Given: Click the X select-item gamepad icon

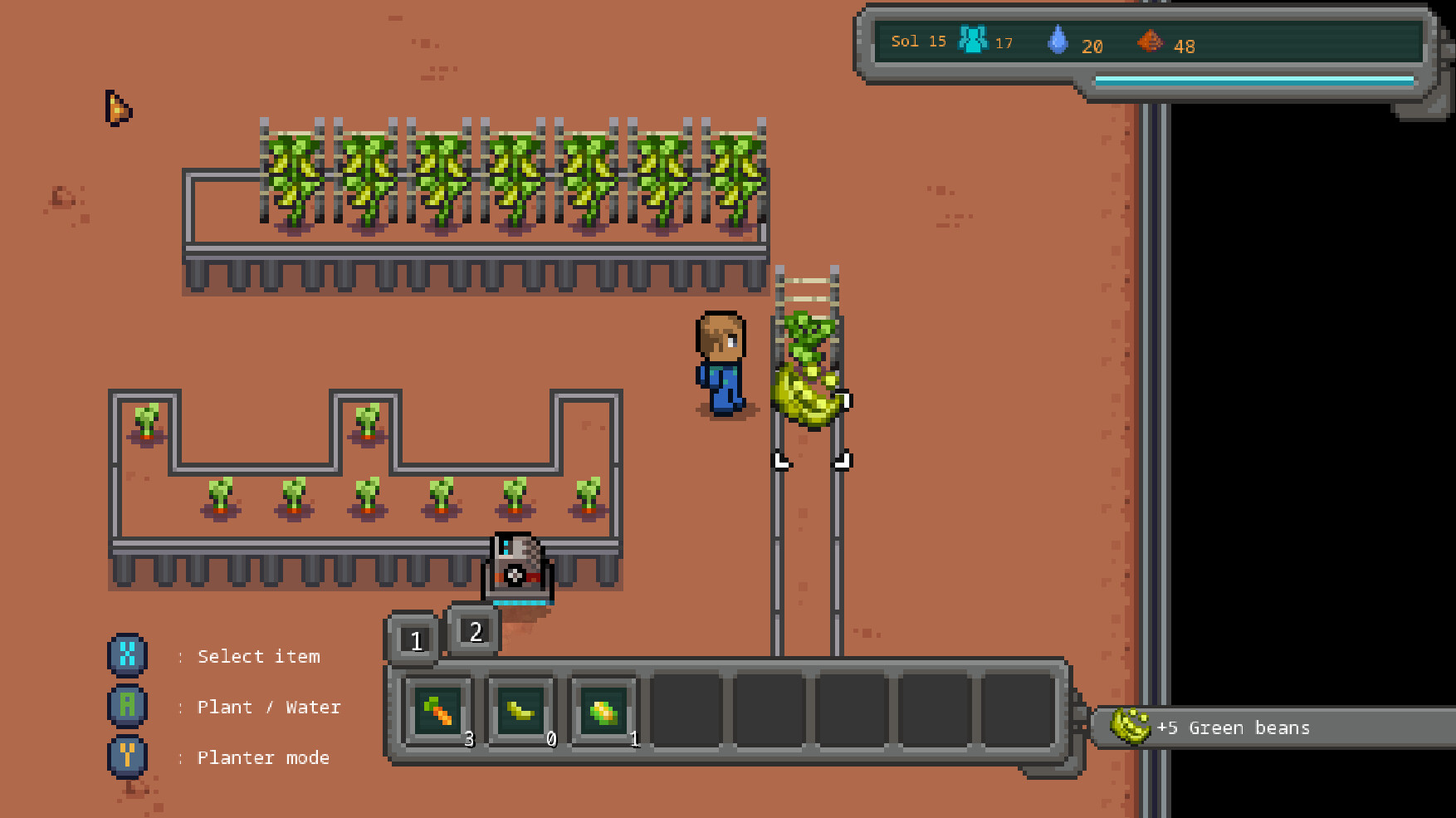Looking at the screenshot, I should click(127, 656).
